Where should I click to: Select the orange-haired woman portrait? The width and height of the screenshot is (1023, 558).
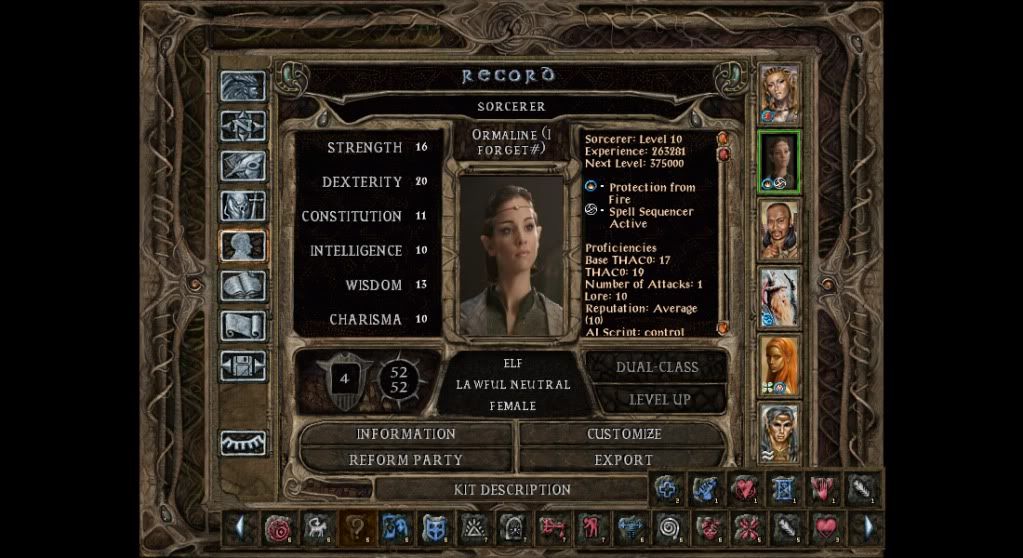[779, 364]
